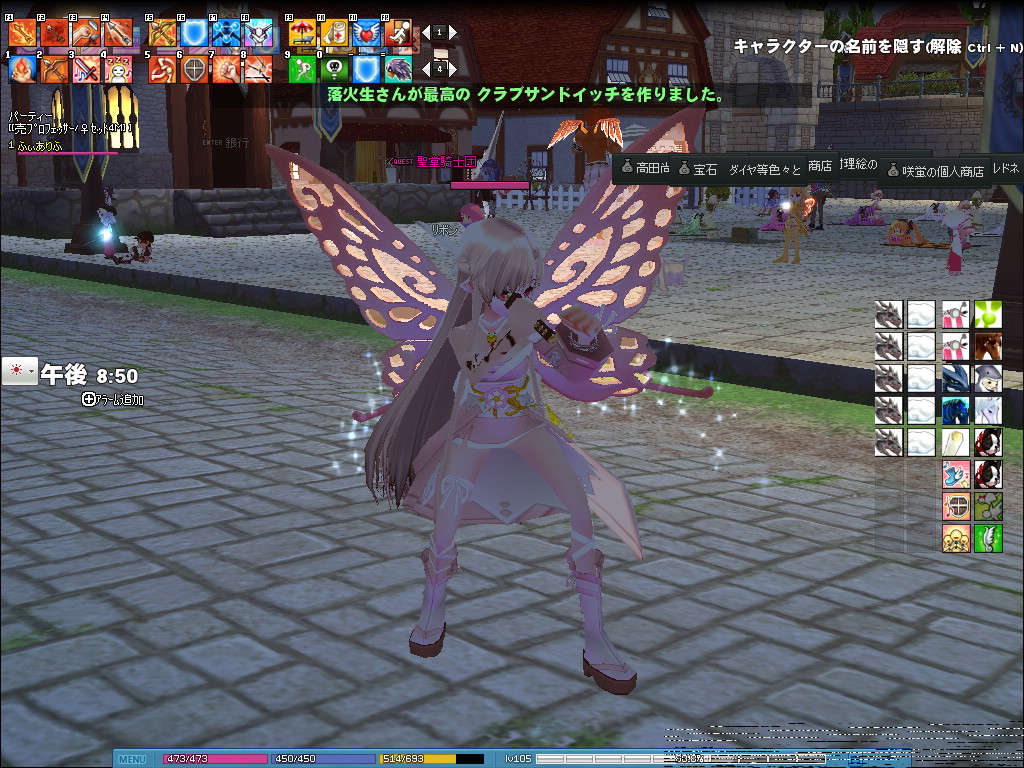The image size is (1024, 768).
Task: Open the sun weather dropdown beside the clock
Action: [19, 371]
